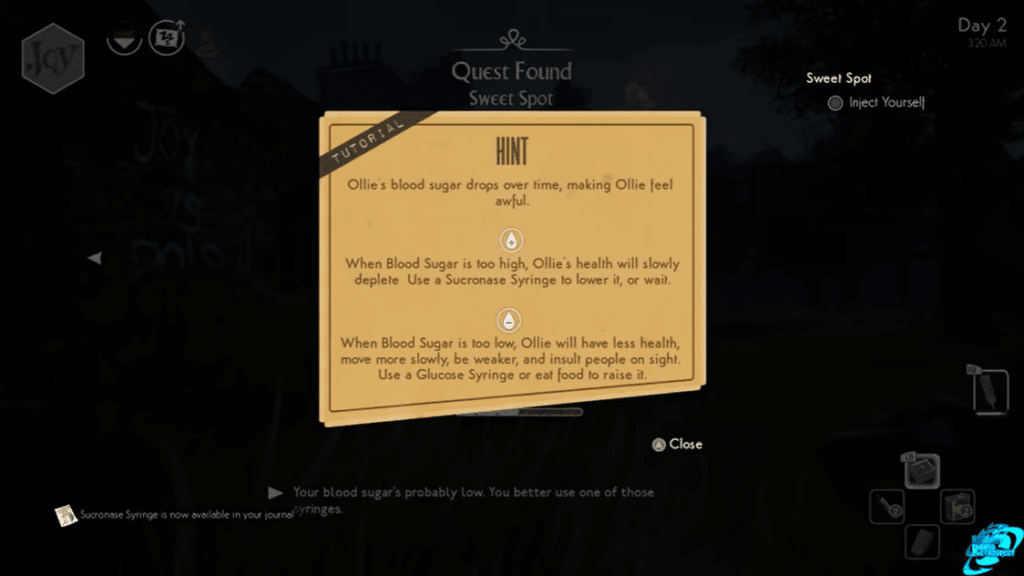The image size is (1024, 576).
Task: Click the Joy hexagon icon
Action: tap(52, 59)
